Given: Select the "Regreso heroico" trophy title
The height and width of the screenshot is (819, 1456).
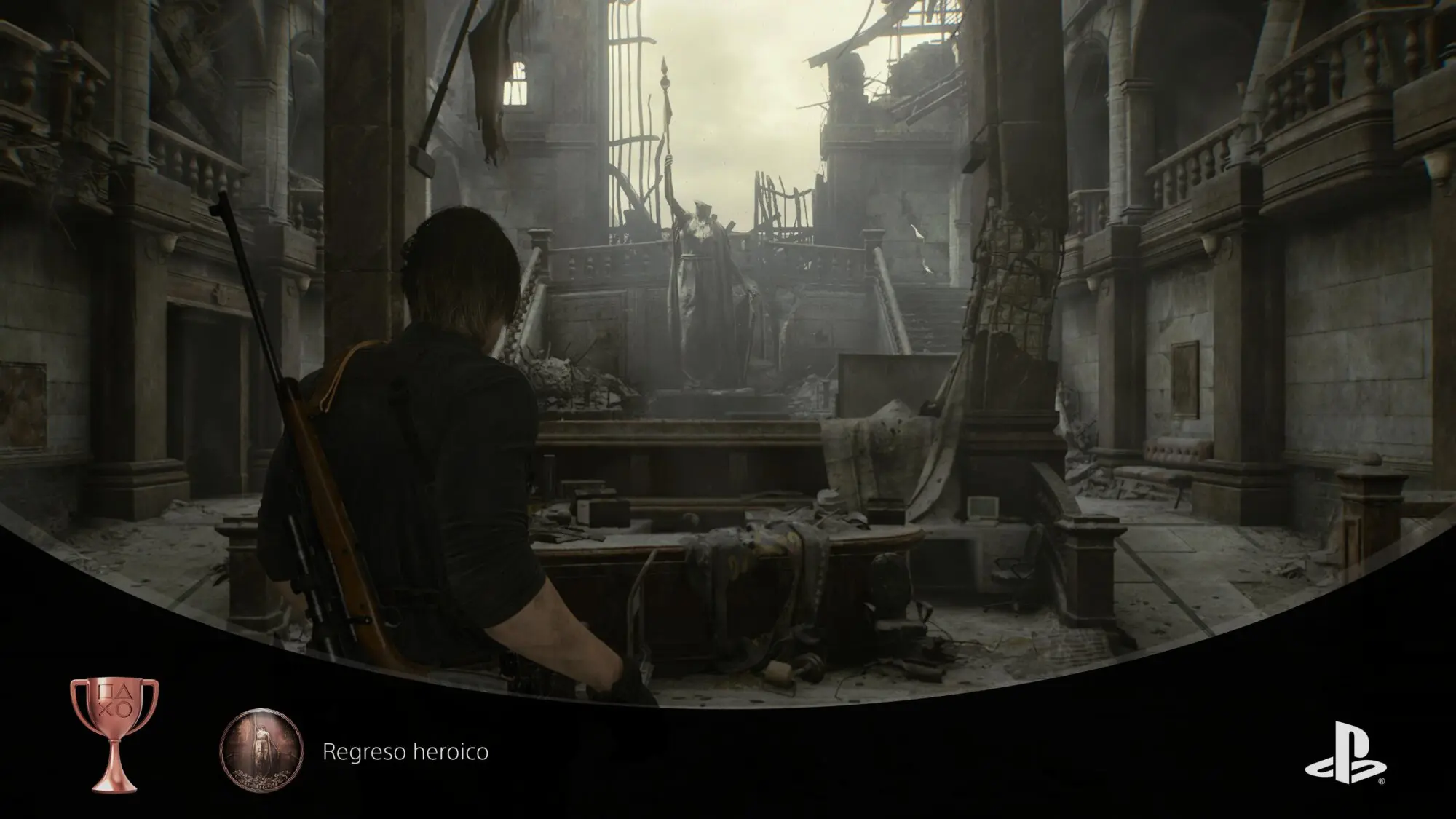Looking at the screenshot, I should (x=405, y=751).
